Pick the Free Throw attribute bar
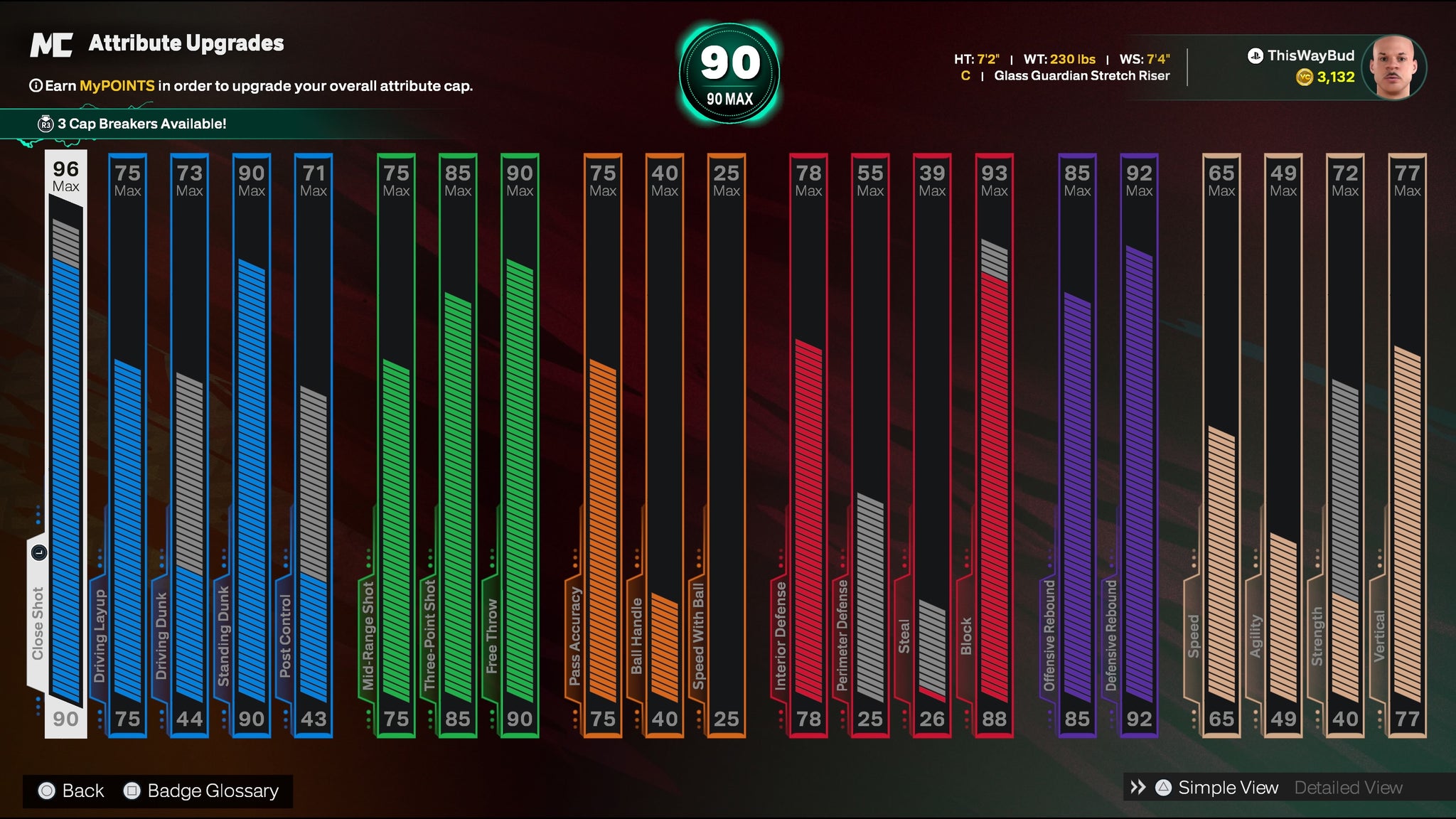The height and width of the screenshot is (819, 1456). 520,444
